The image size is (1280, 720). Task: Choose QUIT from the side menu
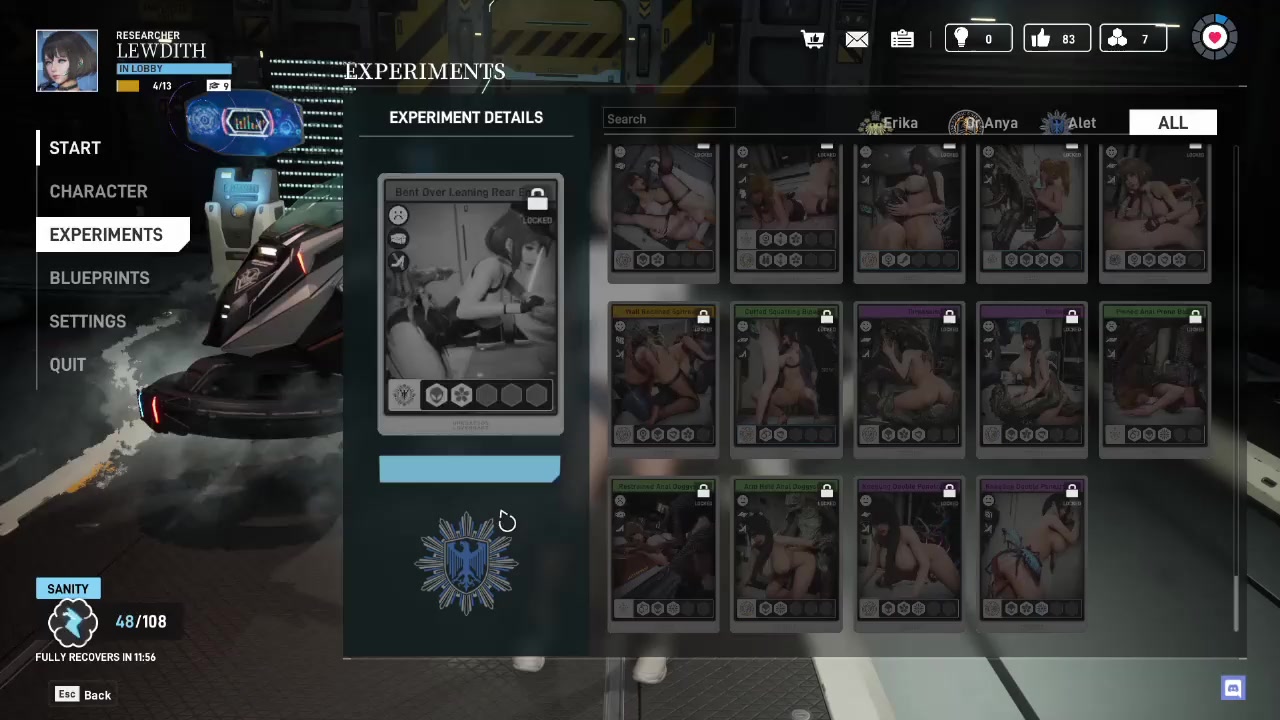coord(68,365)
